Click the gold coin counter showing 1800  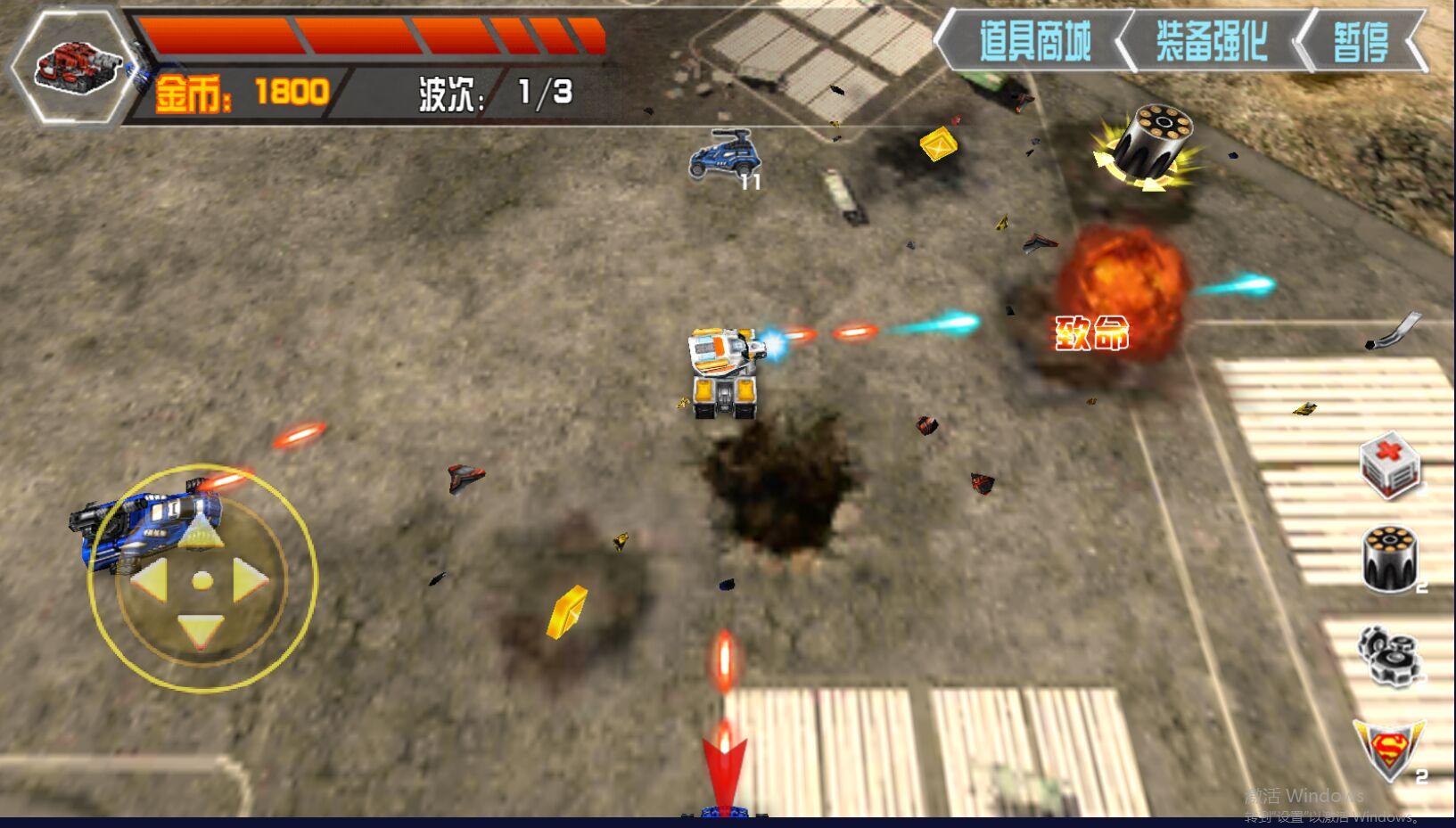241,89
